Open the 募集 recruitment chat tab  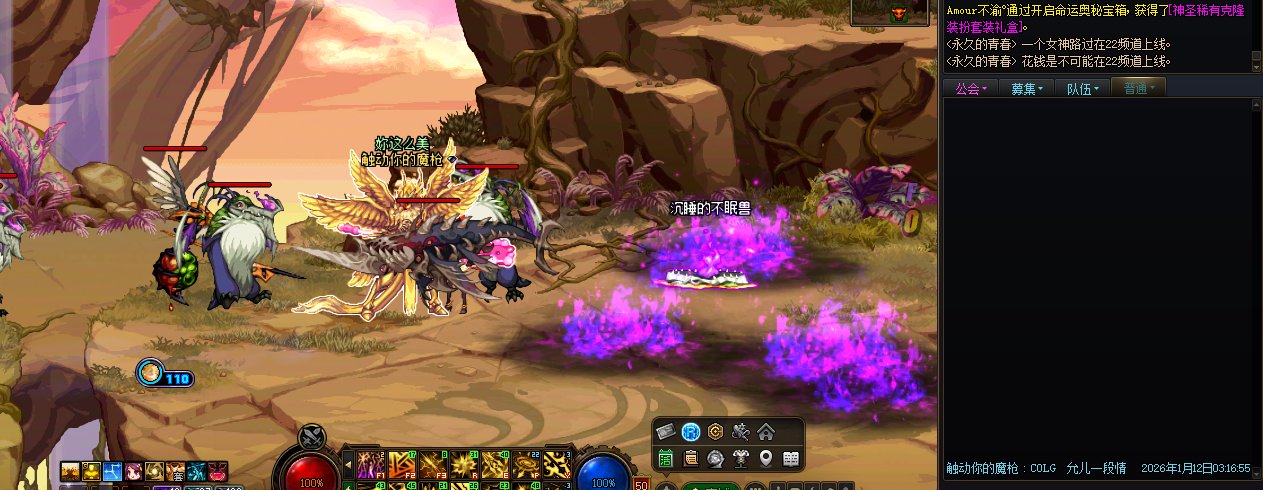point(1026,89)
